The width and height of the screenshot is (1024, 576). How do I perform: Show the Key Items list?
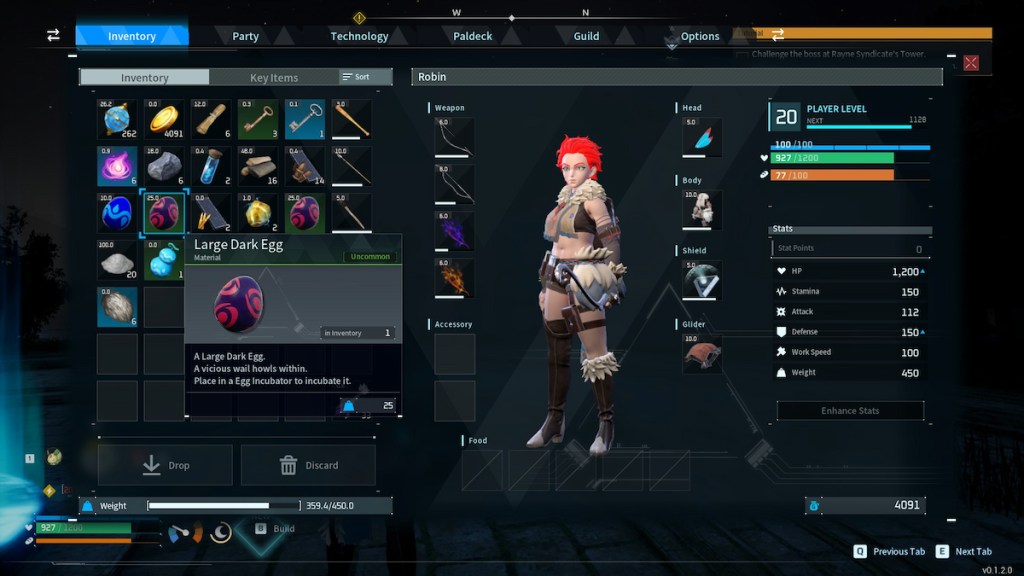point(273,78)
